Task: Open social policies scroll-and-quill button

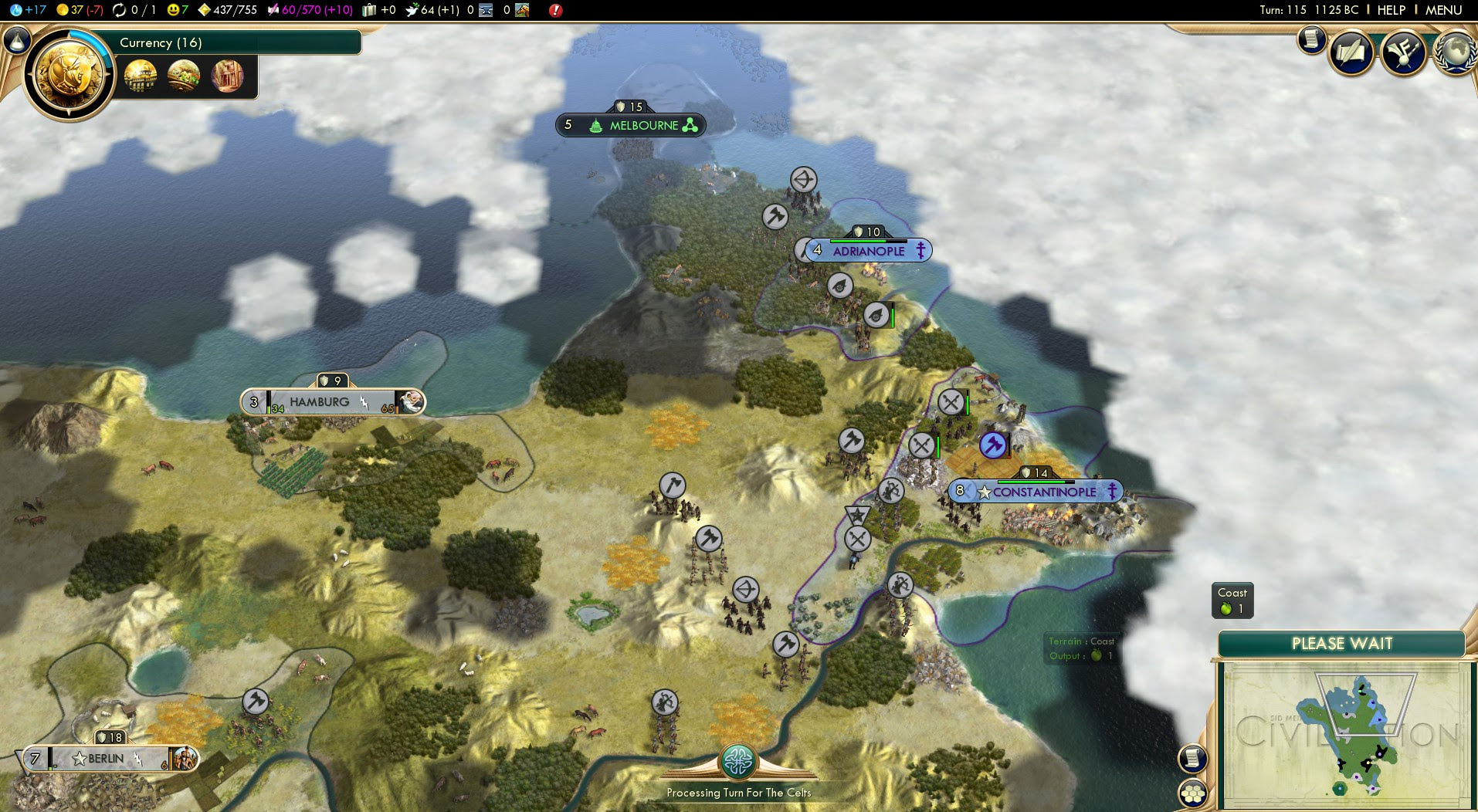Action: [x=1351, y=52]
